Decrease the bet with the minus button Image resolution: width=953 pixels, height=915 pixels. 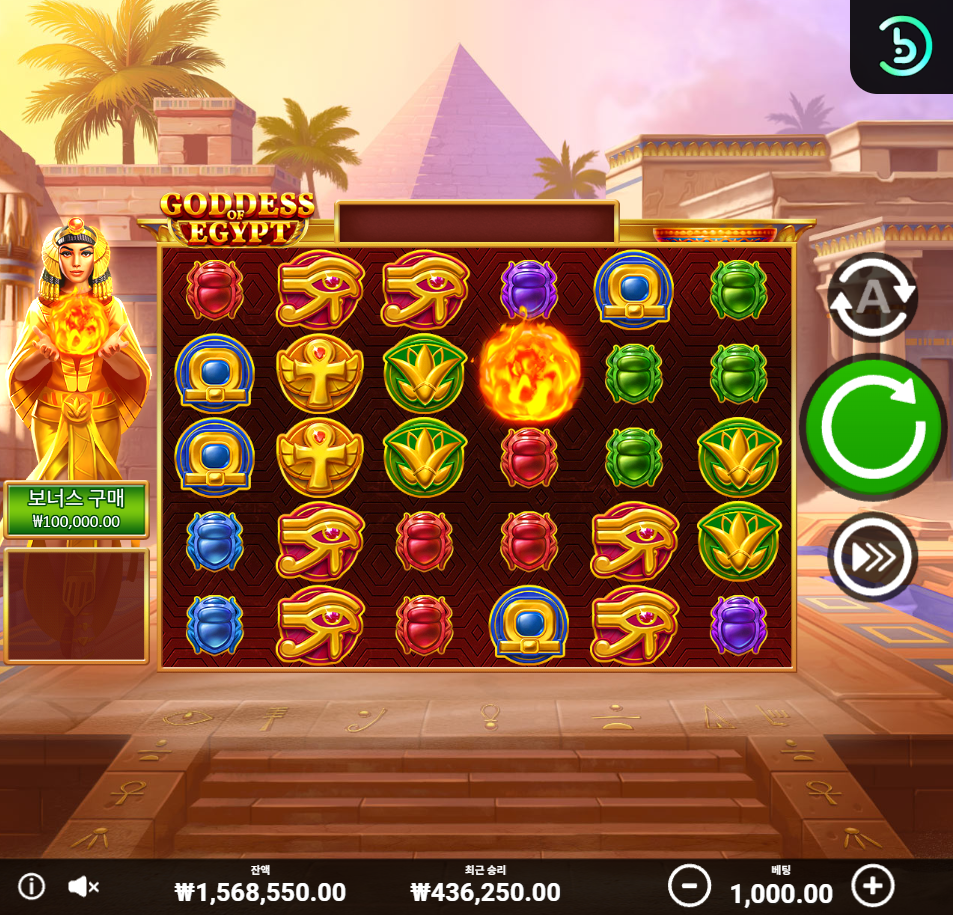pos(689,886)
